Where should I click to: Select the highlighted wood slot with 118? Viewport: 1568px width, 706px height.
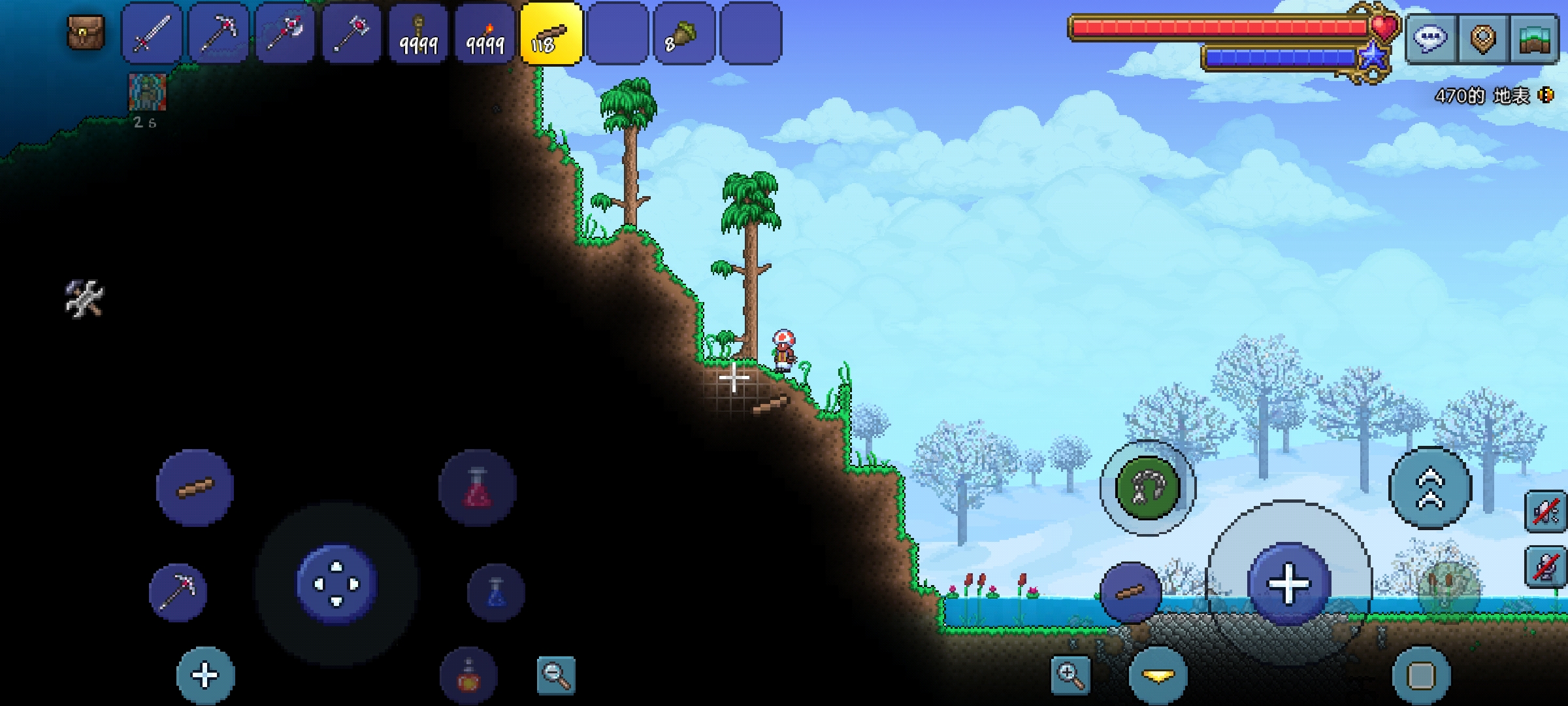coord(551,33)
